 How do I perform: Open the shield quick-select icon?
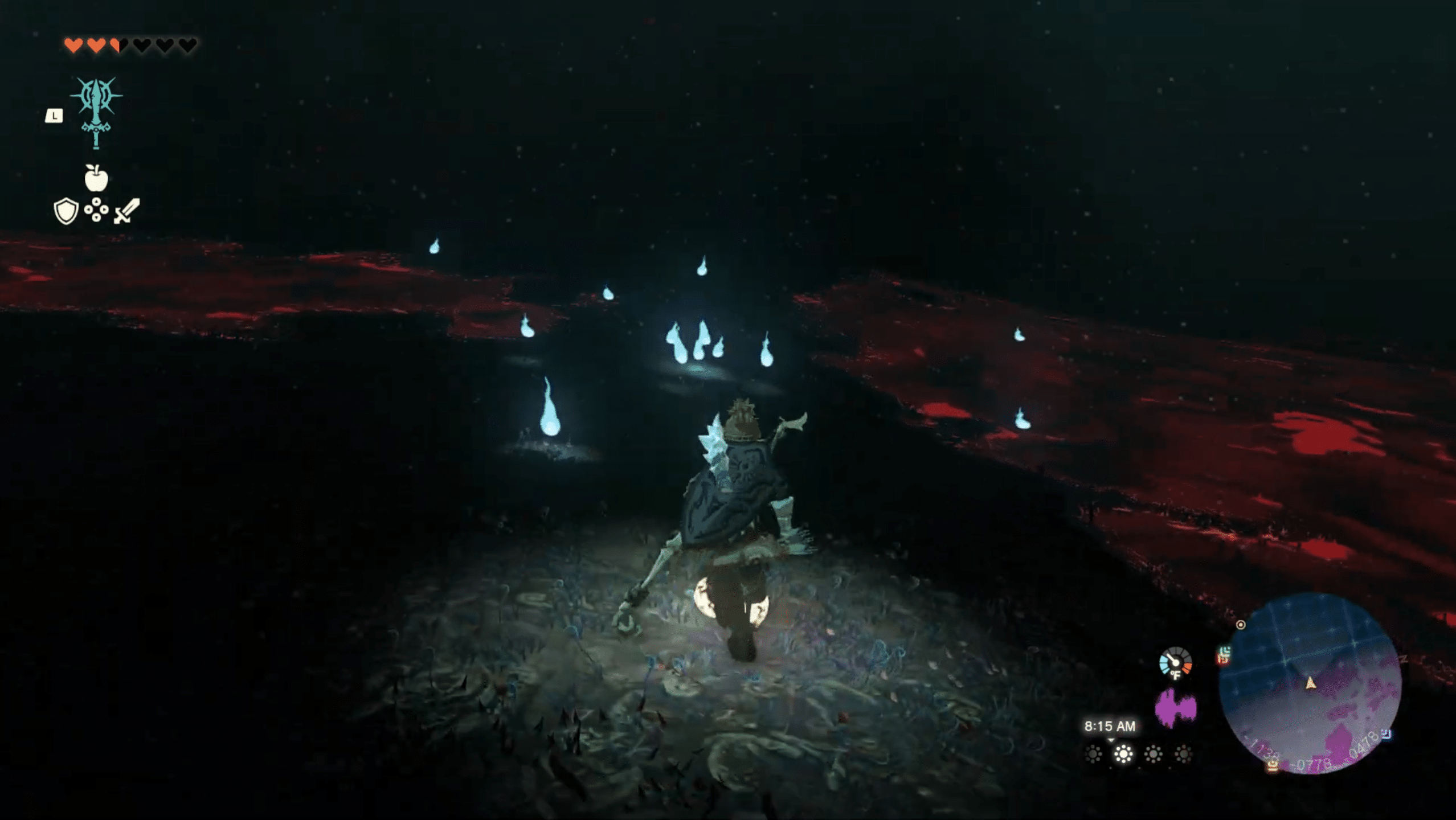tap(66, 211)
